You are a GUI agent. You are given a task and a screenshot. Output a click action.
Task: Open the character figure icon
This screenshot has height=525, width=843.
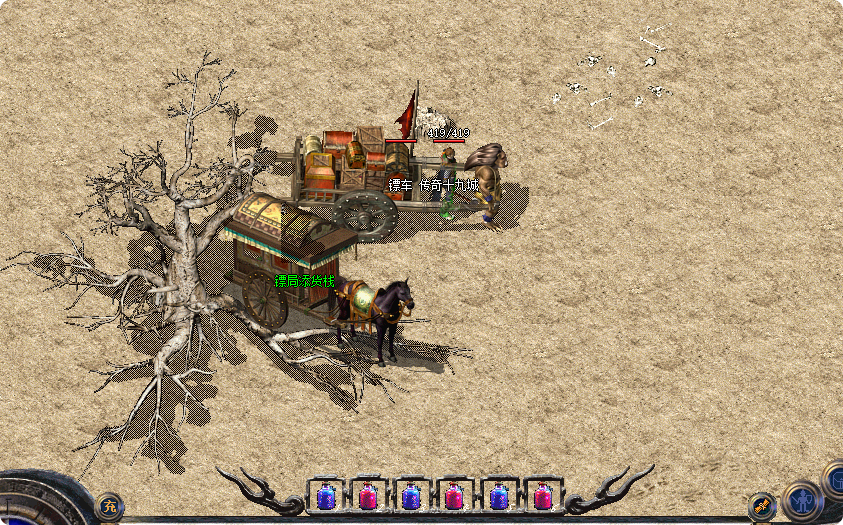[x=801, y=501]
